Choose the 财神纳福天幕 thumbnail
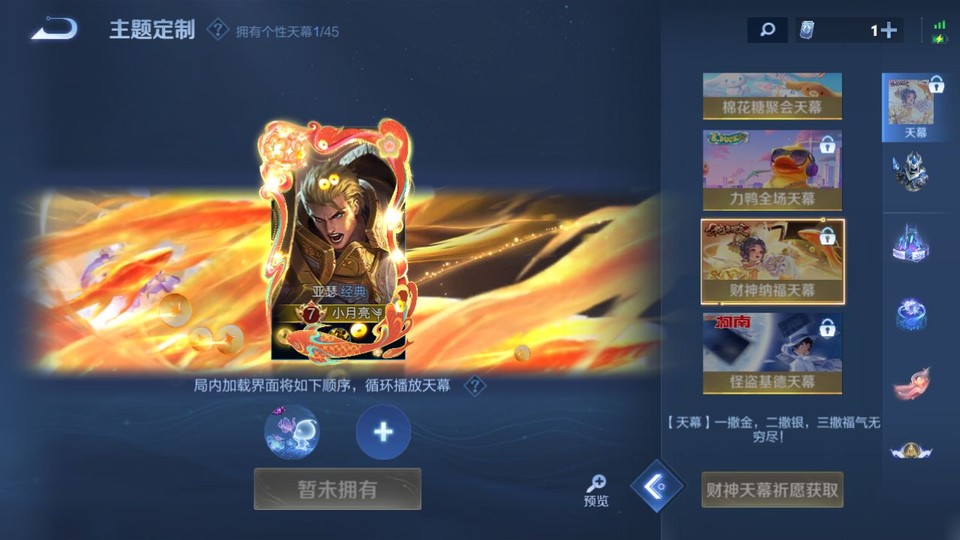The height and width of the screenshot is (540, 960). click(x=772, y=261)
